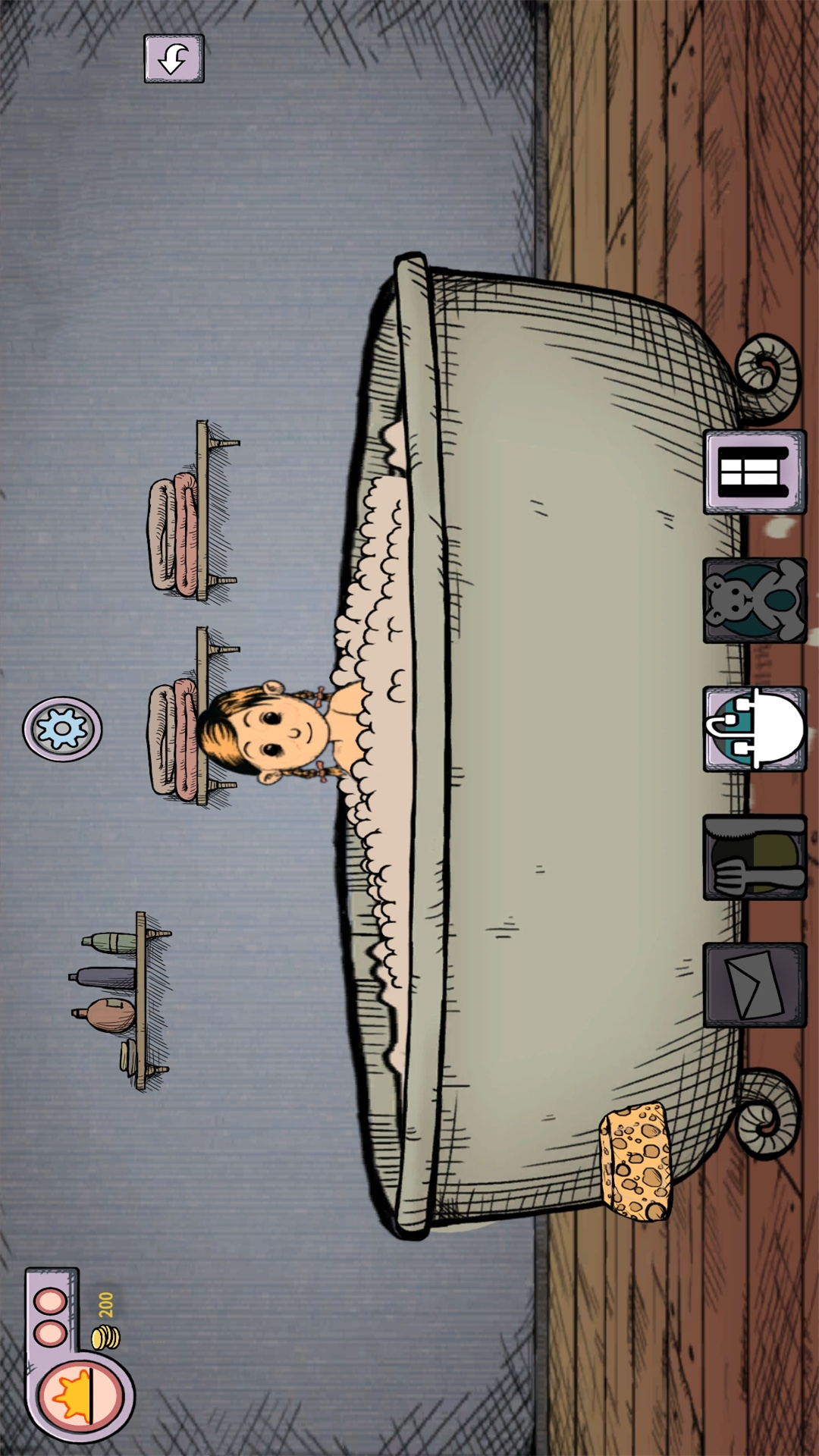Open the envelope mail icon
Viewport: 819px width, 1456px height.
point(755,984)
